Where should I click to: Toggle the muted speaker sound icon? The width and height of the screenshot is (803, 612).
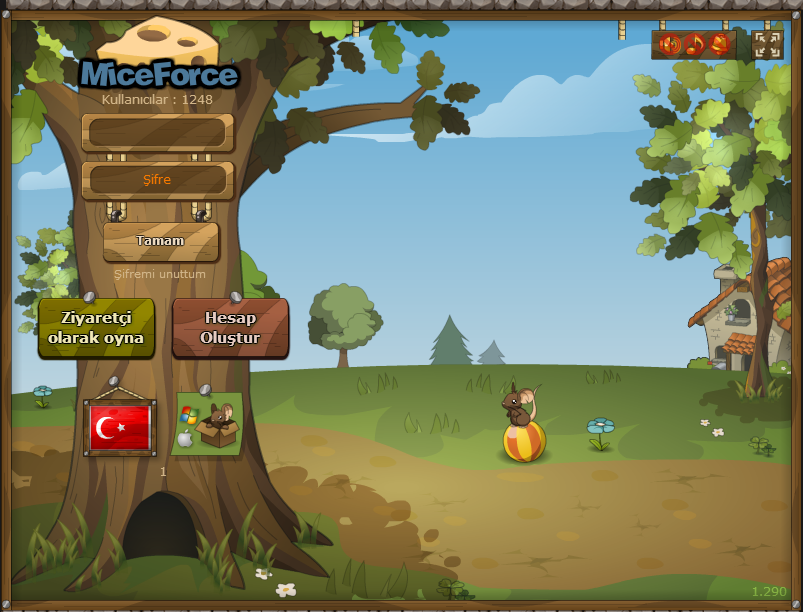point(670,44)
